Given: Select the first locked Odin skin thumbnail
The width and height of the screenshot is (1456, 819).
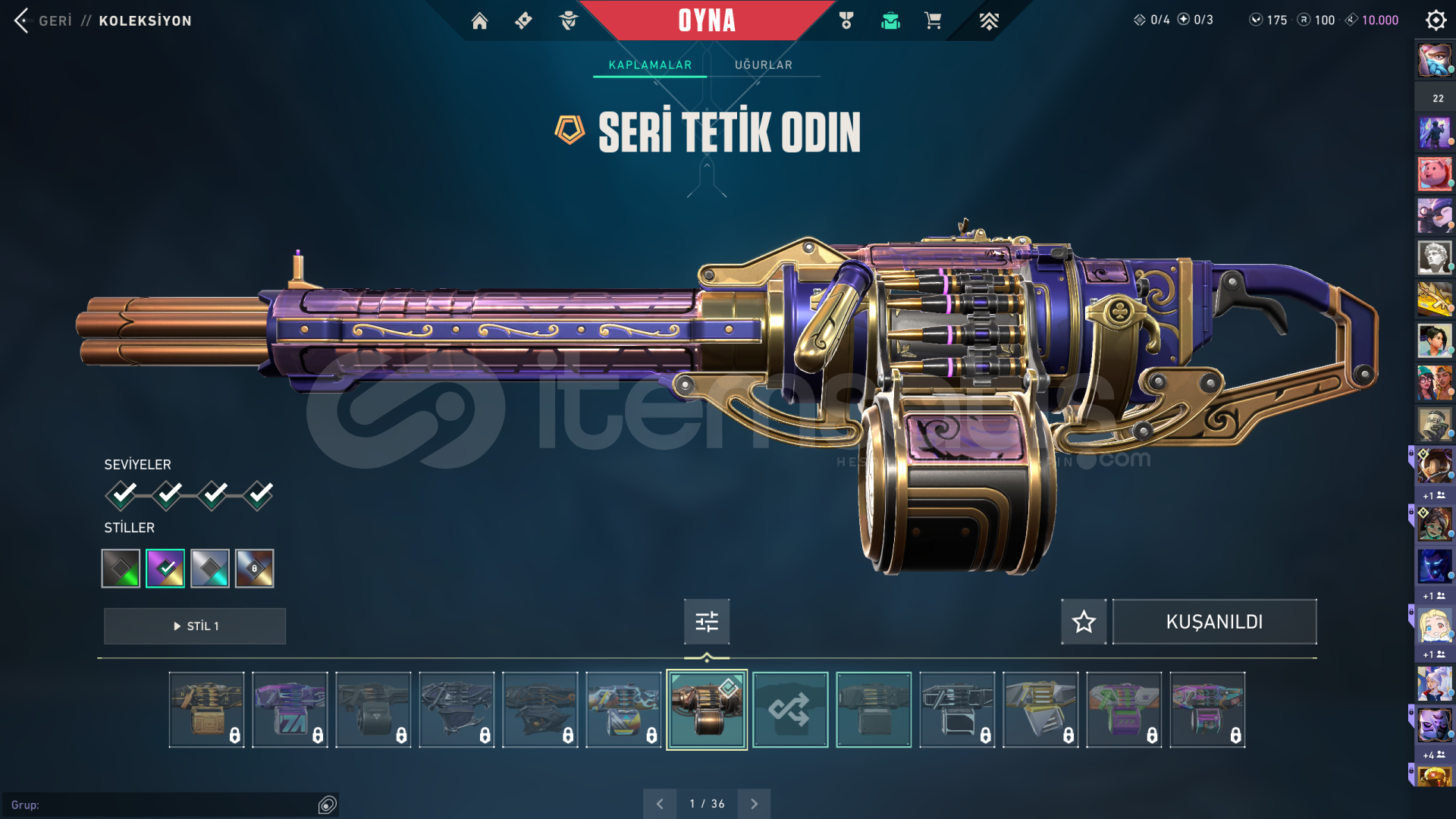Looking at the screenshot, I should 206,710.
